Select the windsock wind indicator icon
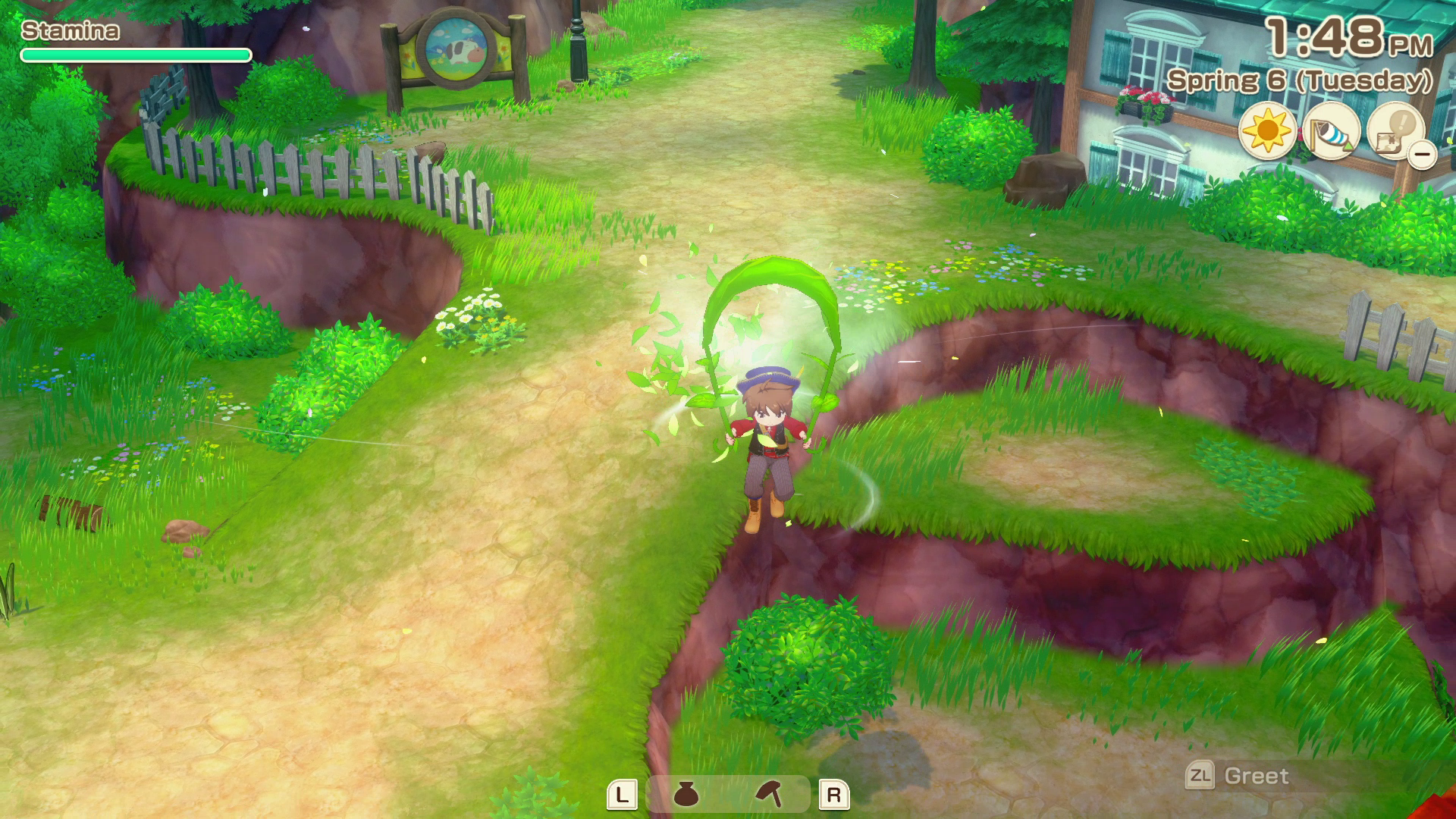The height and width of the screenshot is (819, 1456). click(1331, 132)
